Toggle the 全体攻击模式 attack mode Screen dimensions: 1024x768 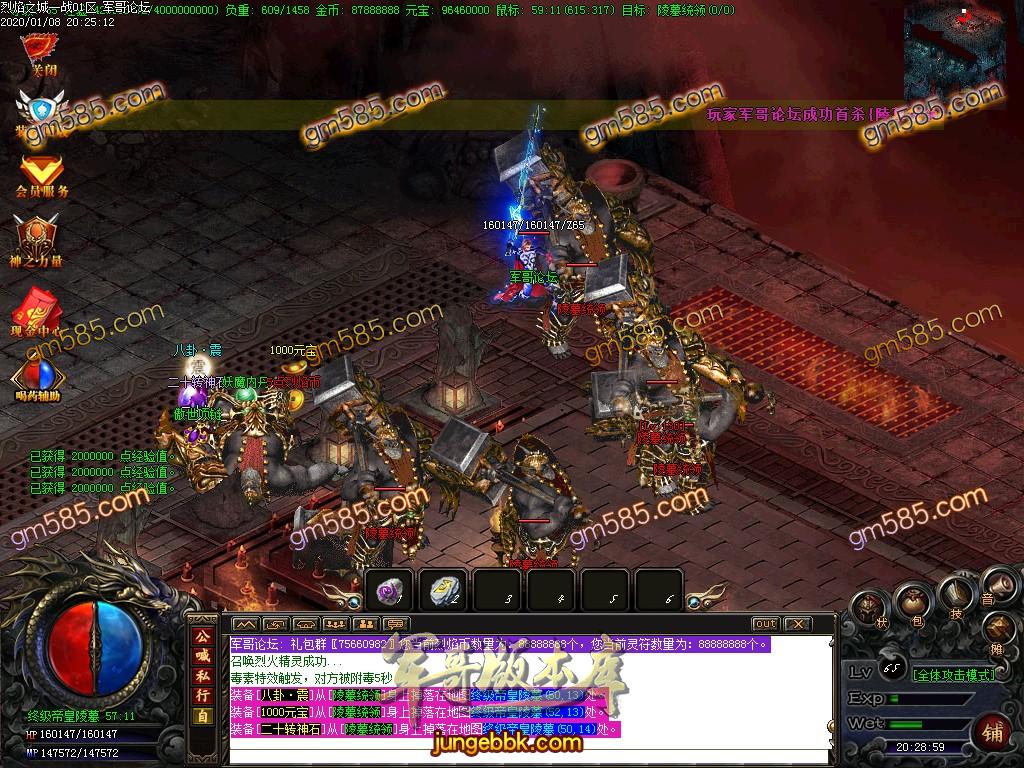[954, 674]
